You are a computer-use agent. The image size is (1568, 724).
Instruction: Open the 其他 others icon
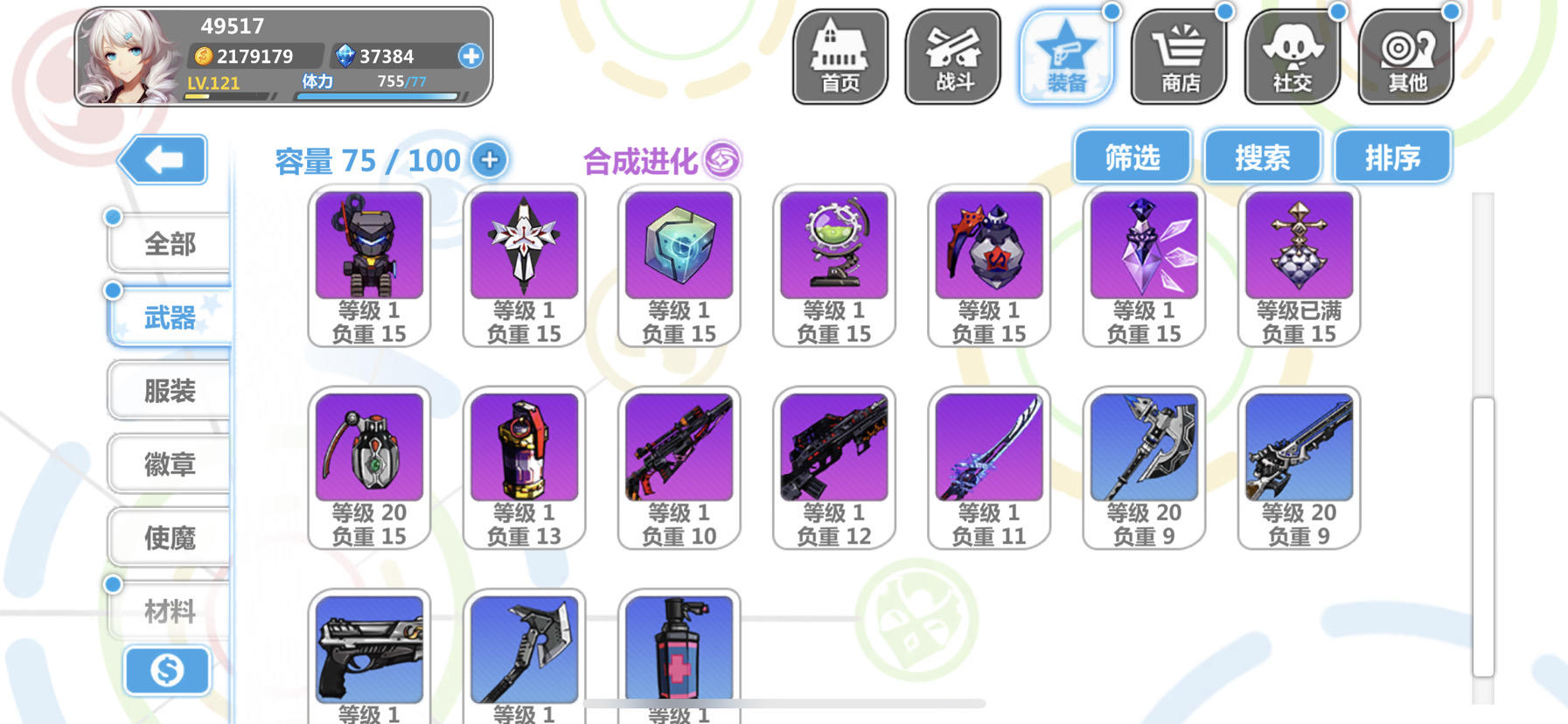tap(1404, 54)
